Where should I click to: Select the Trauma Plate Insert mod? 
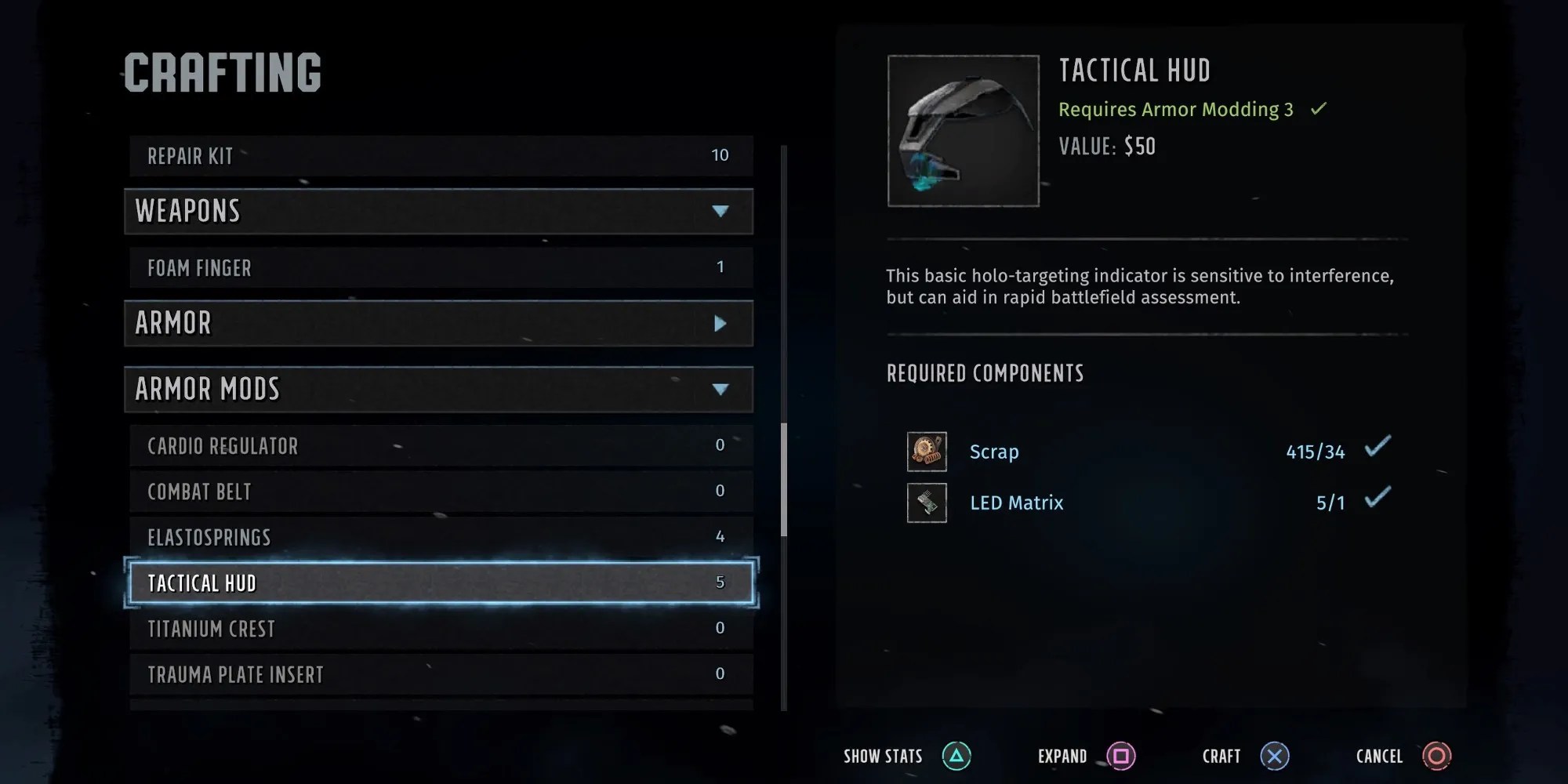point(440,674)
